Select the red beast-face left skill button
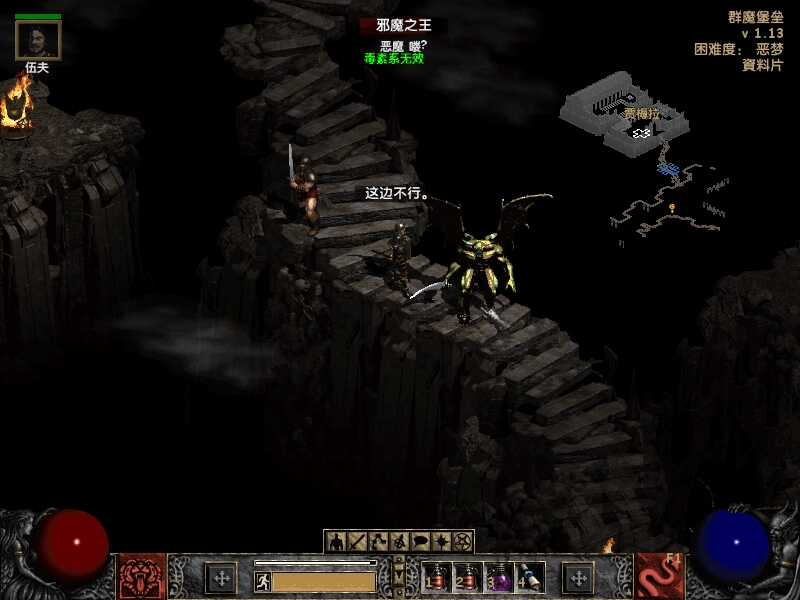This screenshot has width=800, height=600. click(x=143, y=577)
